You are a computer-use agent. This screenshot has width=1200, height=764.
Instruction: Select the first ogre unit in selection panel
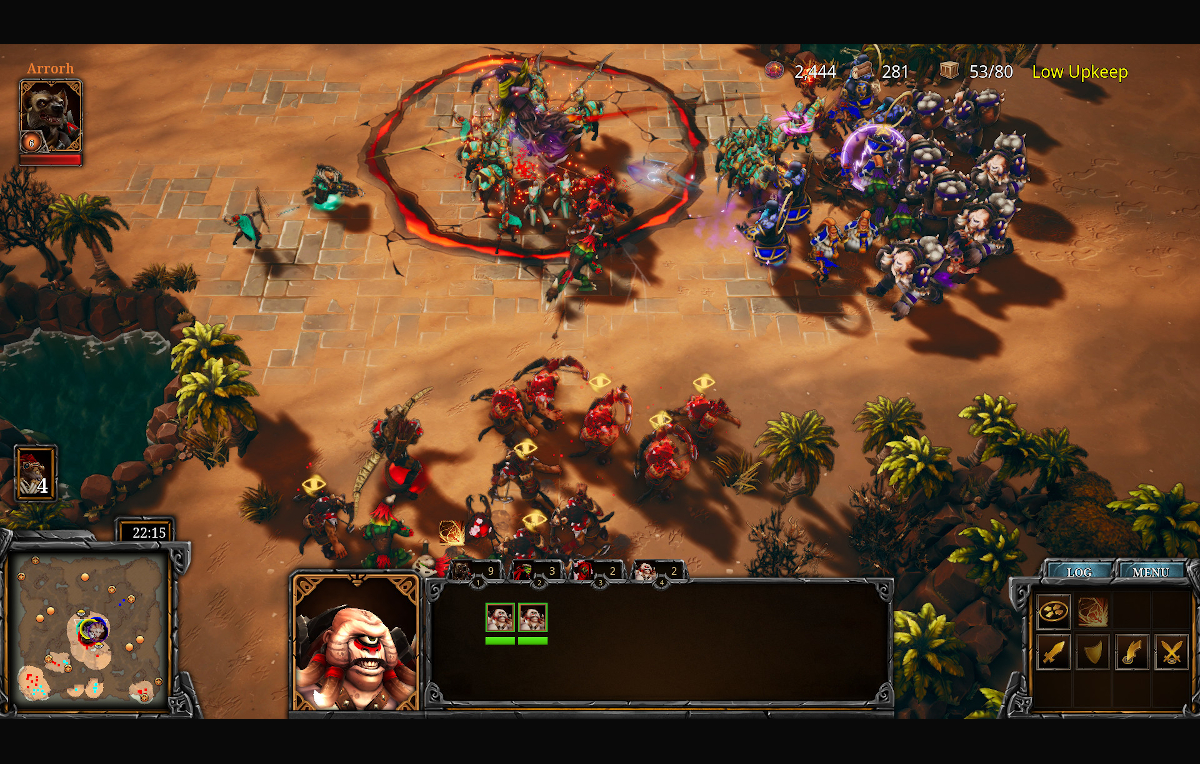tap(500, 618)
